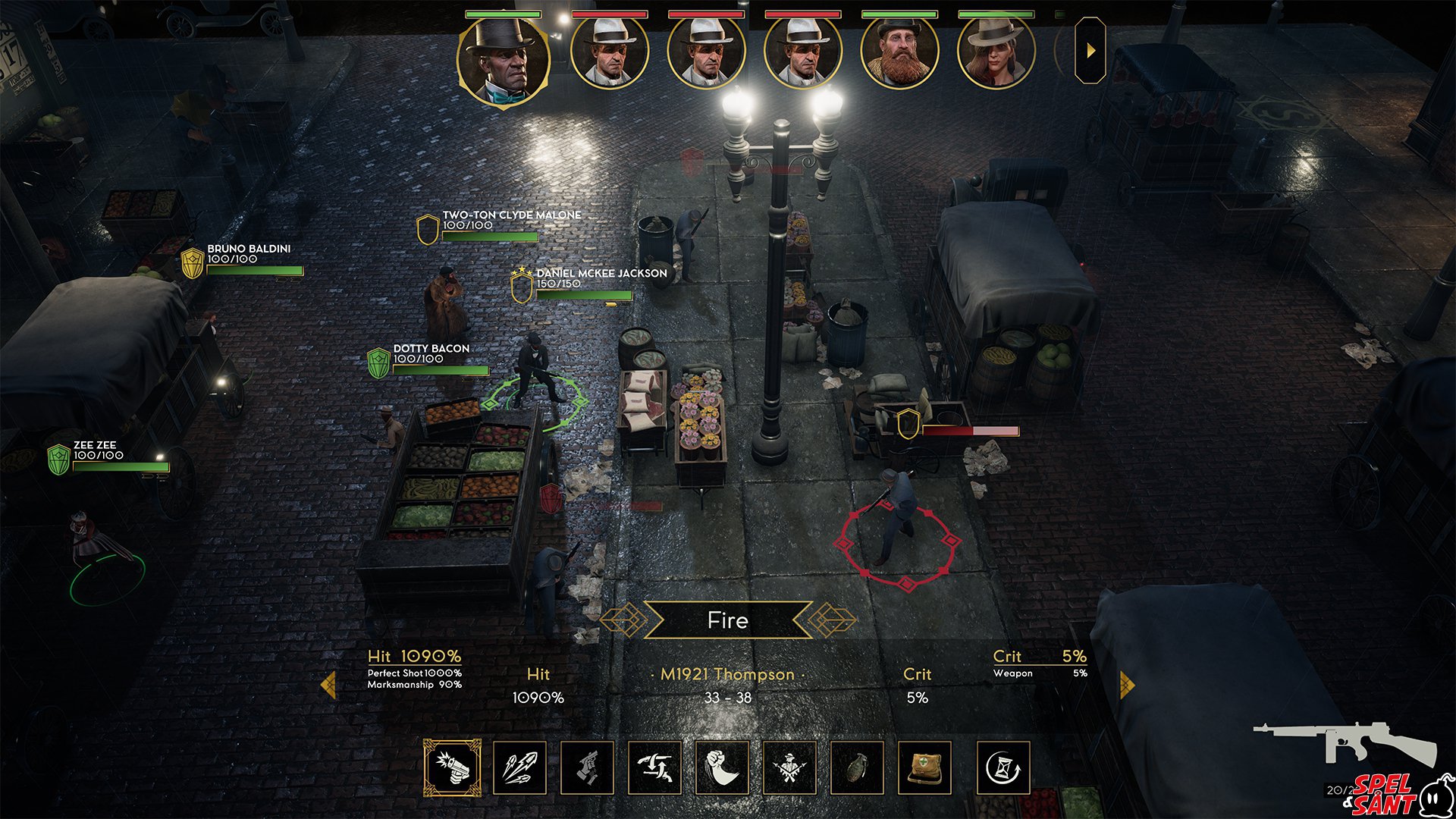Image resolution: width=1456 pixels, height=819 pixels.
Task: Select the gangster crossed-guns ability
Action: coord(789,768)
